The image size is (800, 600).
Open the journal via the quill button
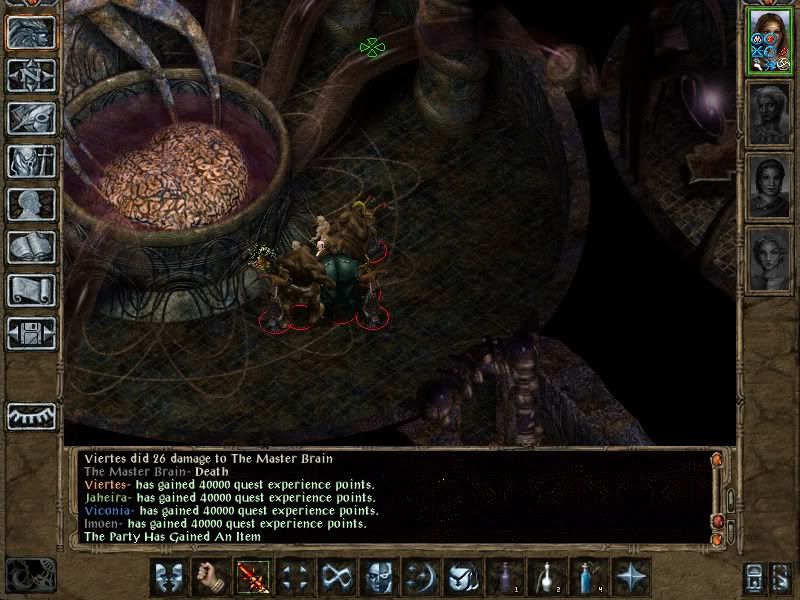coord(31,118)
